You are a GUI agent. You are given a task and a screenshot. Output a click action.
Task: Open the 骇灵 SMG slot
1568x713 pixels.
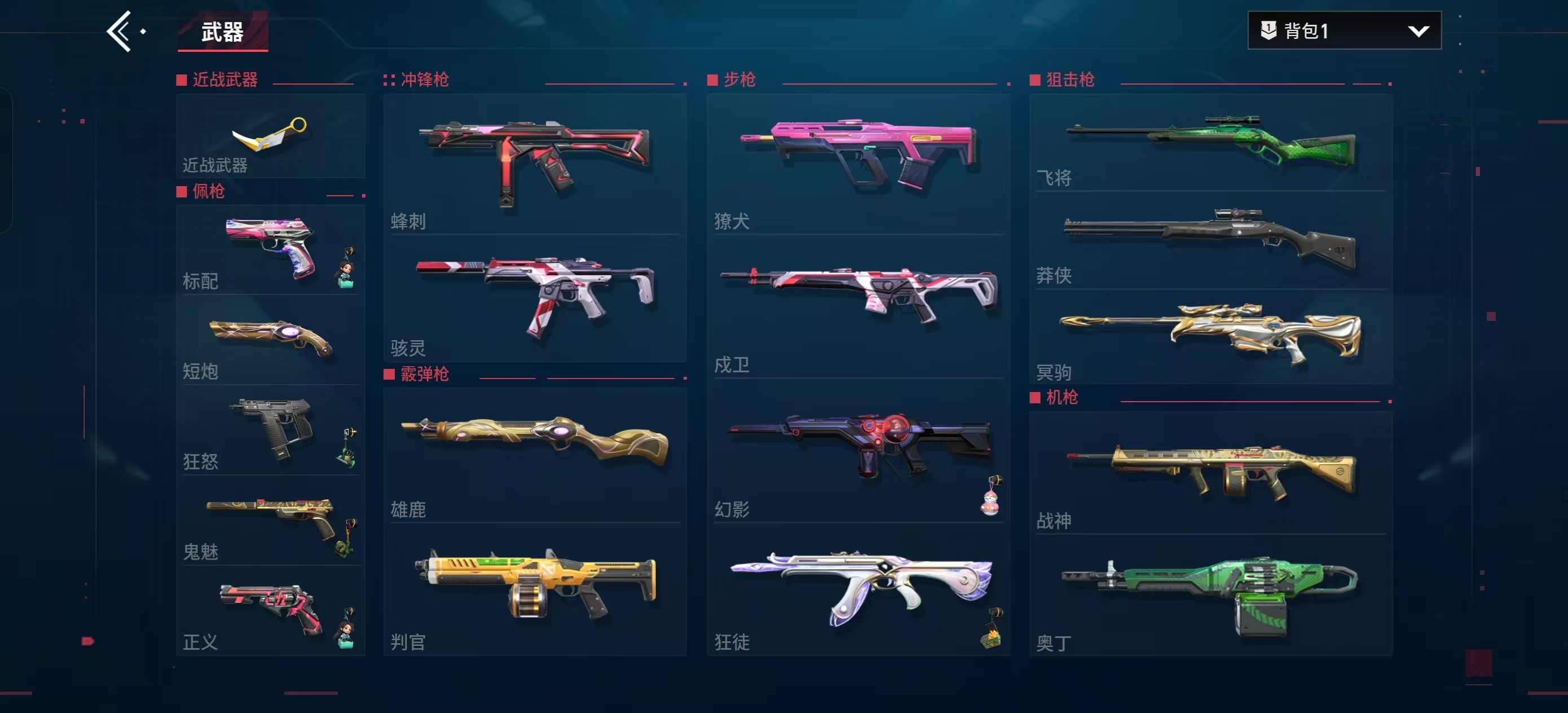click(x=535, y=299)
